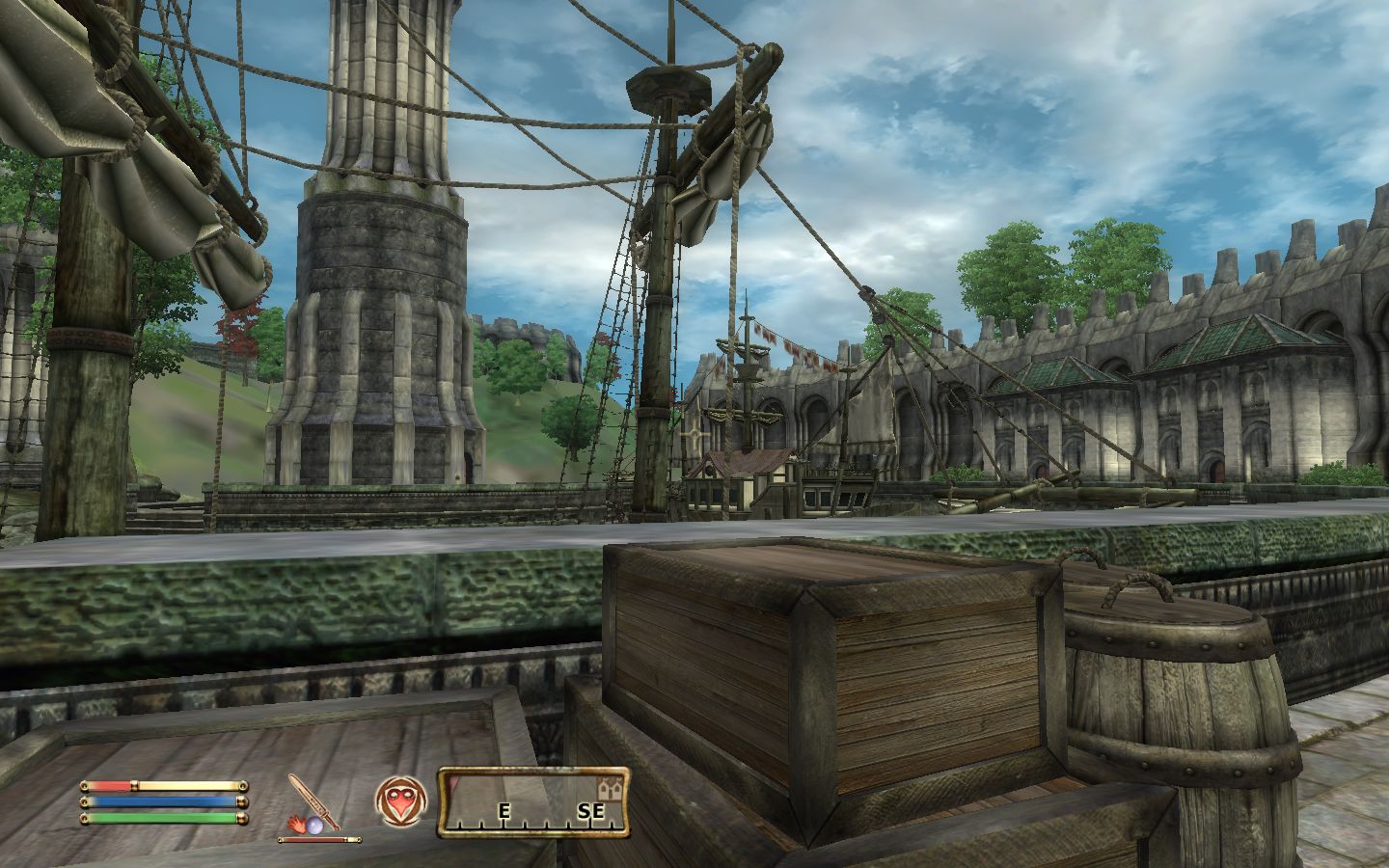
Task: Click the equipped sword weapon icon
Action: click(x=315, y=800)
